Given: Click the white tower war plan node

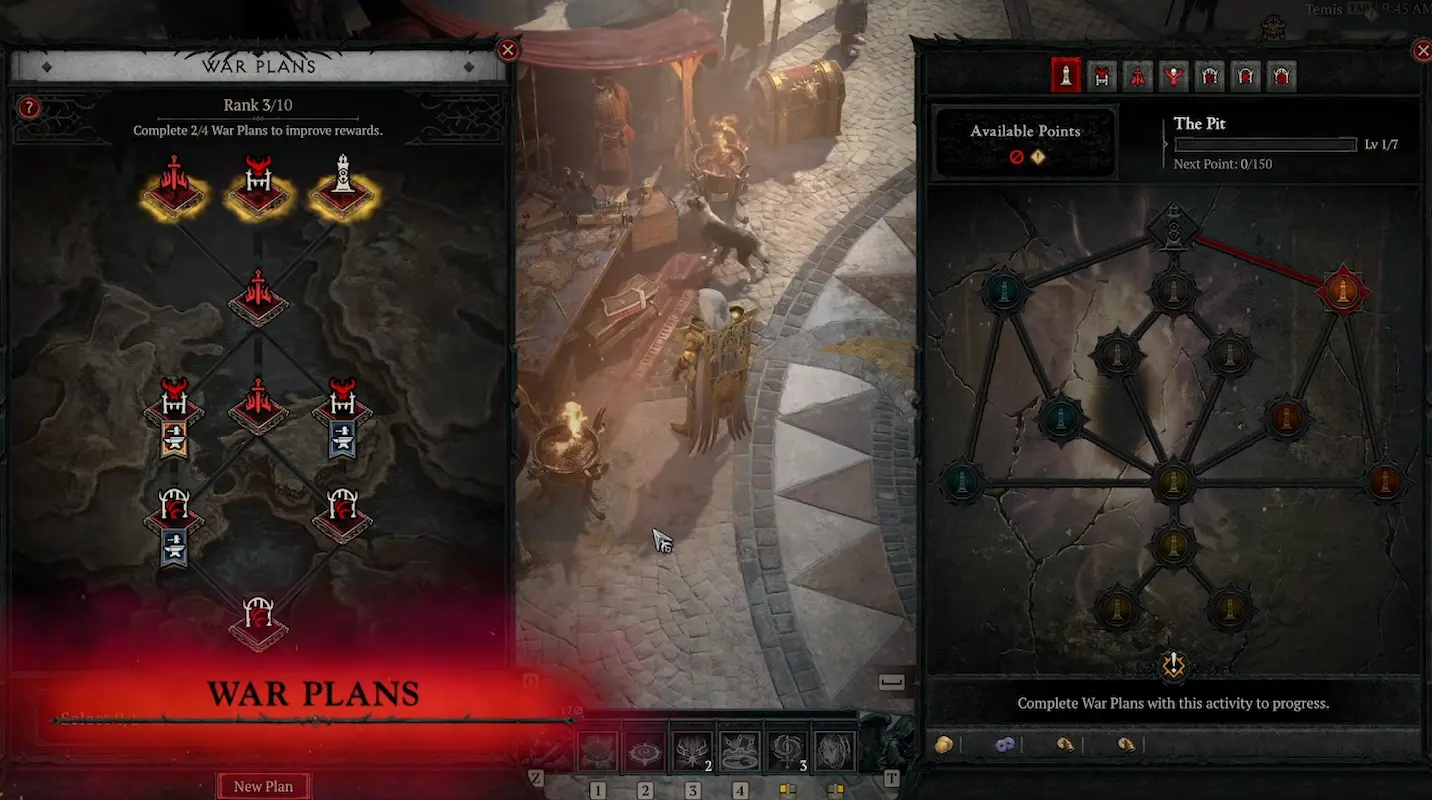Looking at the screenshot, I should [x=343, y=188].
